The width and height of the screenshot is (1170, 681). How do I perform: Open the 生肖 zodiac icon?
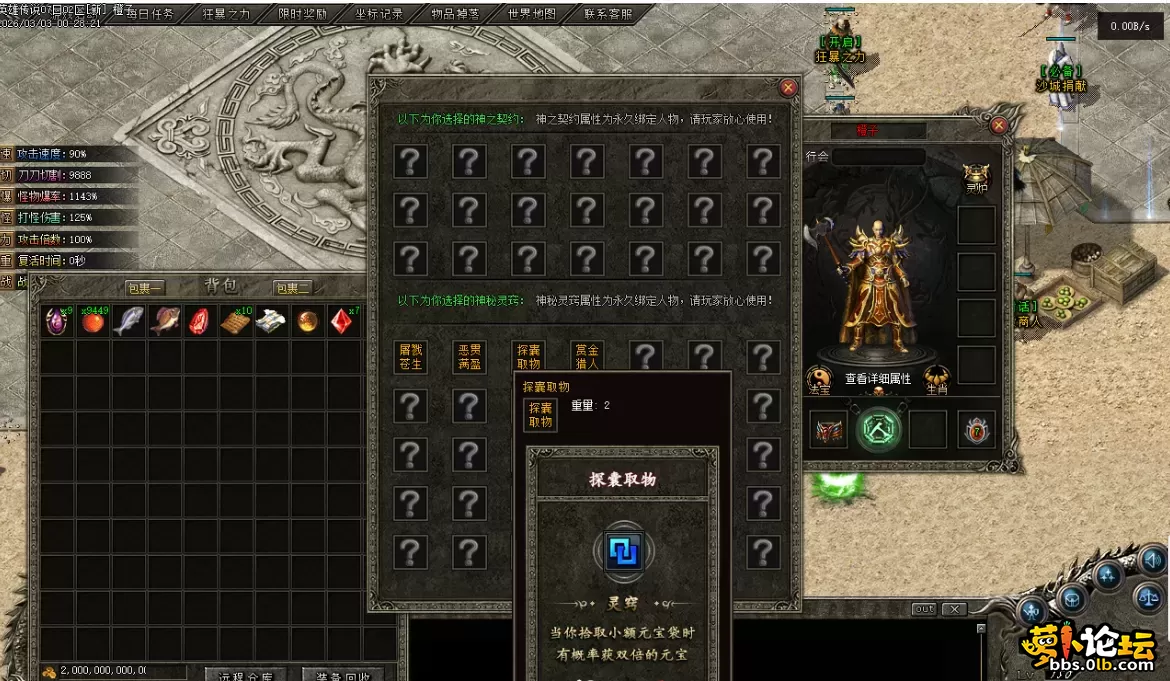[x=937, y=378]
